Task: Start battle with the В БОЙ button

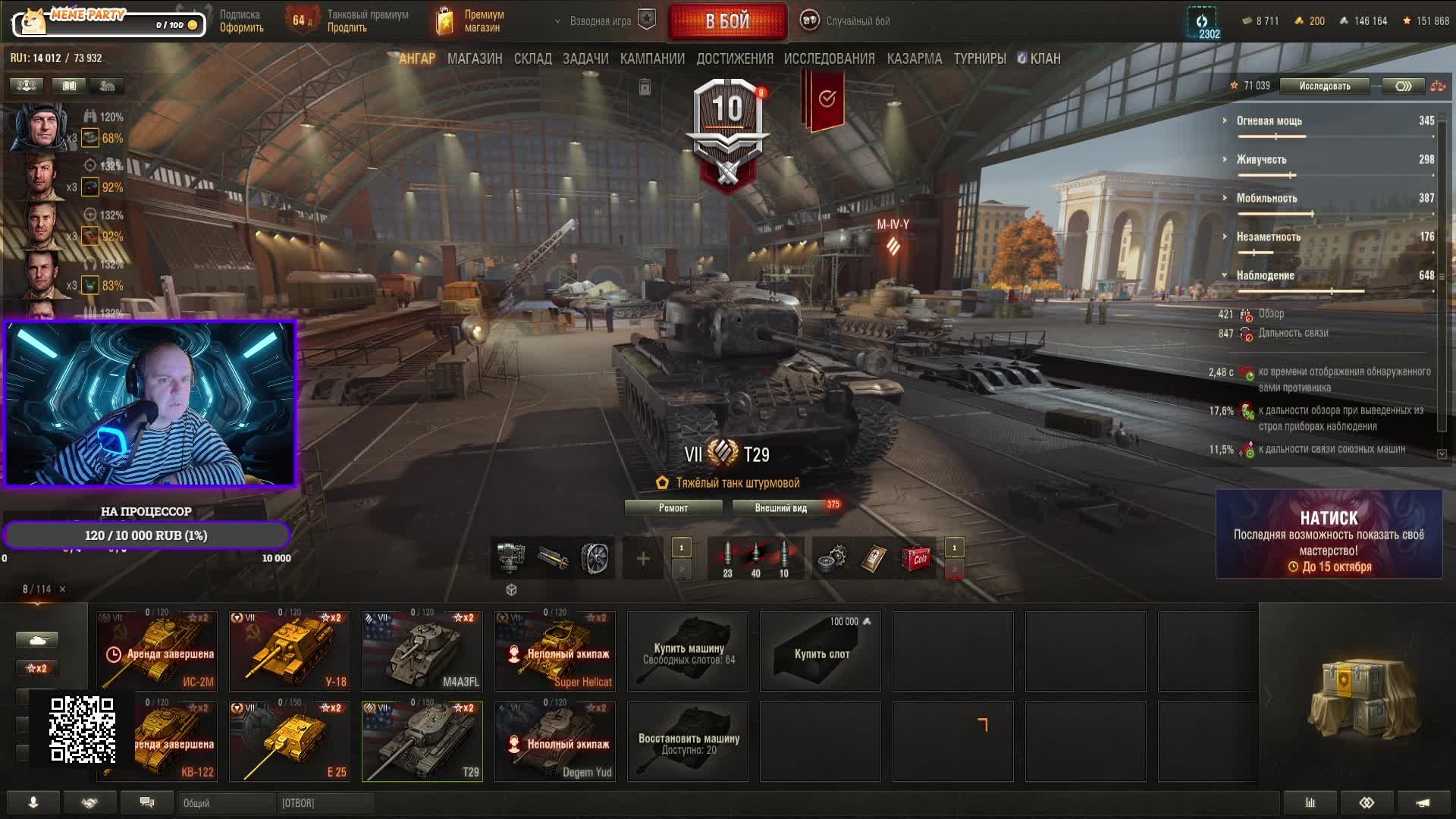Action: pyautogui.click(x=727, y=21)
